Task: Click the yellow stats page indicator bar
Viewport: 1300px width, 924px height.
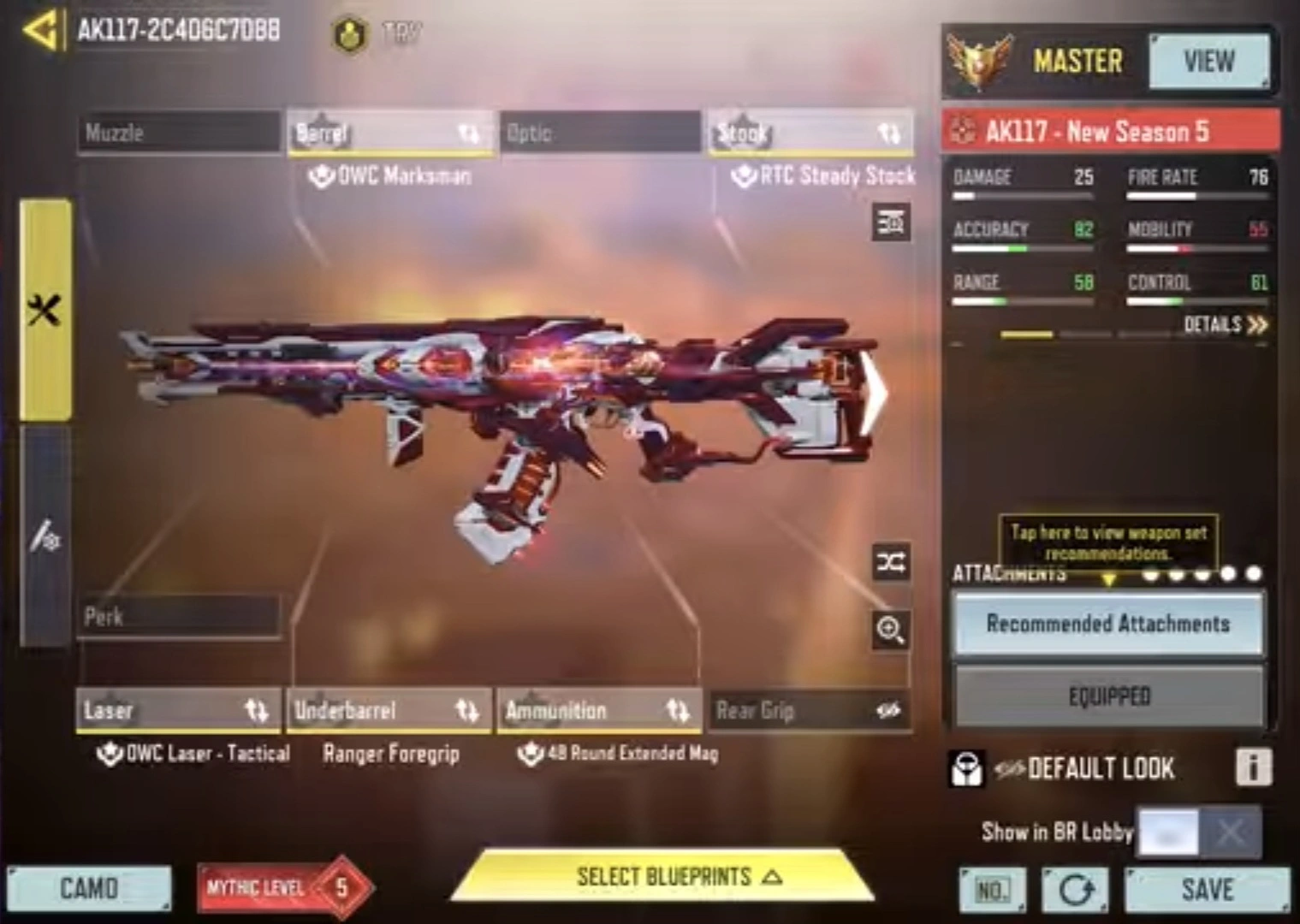Action: pyautogui.click(x=1026, y=334)
